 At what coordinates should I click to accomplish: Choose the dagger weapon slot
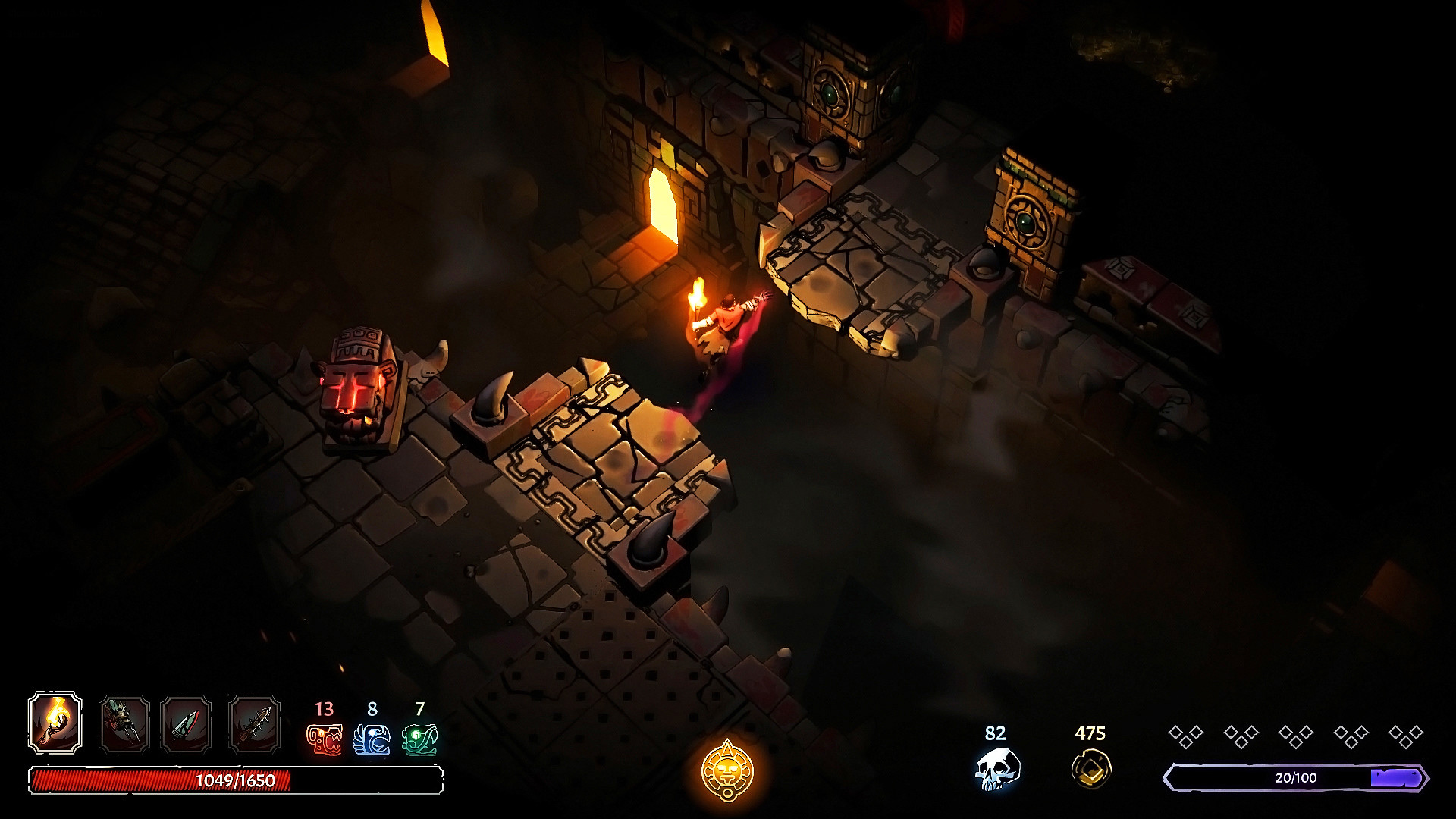[x=186, y=725]
